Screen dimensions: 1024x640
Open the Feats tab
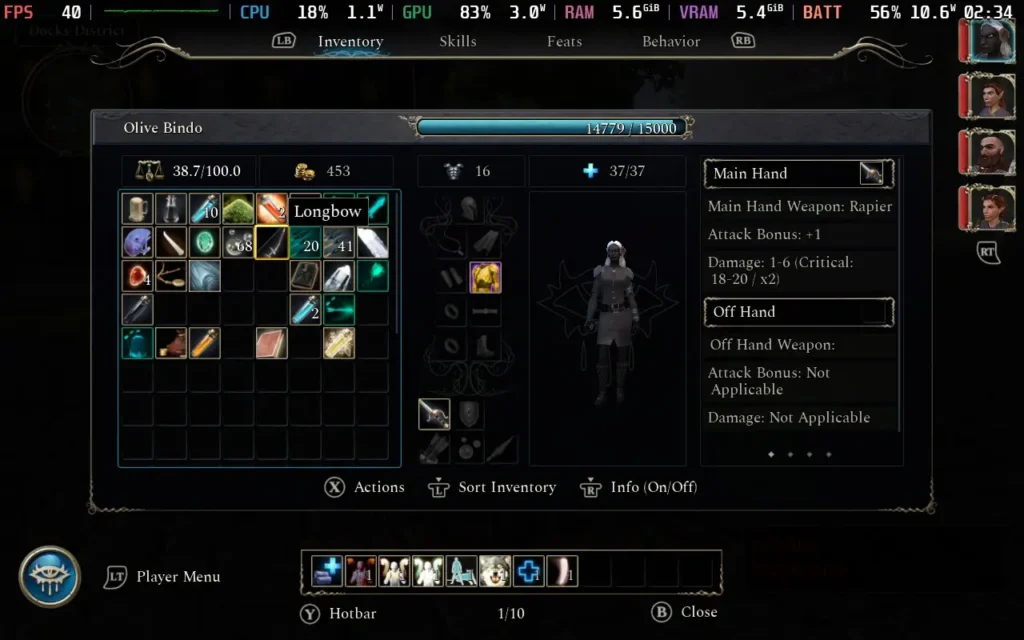564,42
